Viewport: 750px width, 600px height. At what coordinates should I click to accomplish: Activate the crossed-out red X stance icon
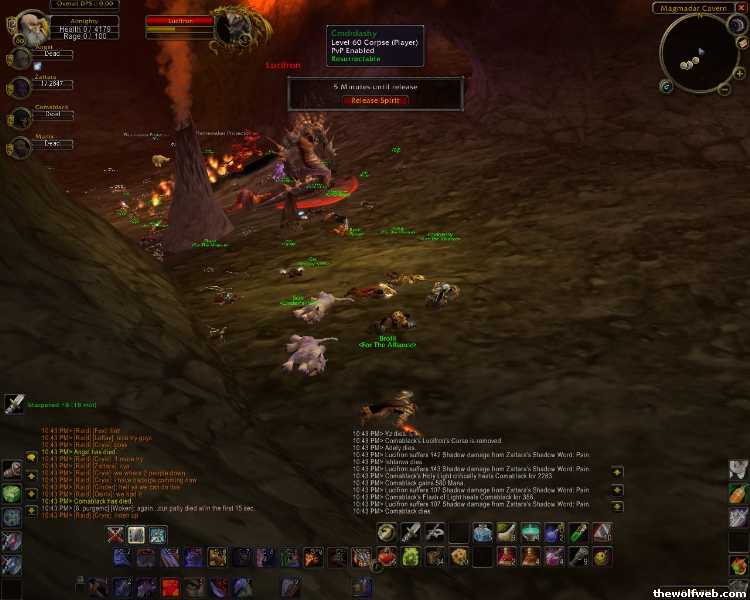click(116, 535)
